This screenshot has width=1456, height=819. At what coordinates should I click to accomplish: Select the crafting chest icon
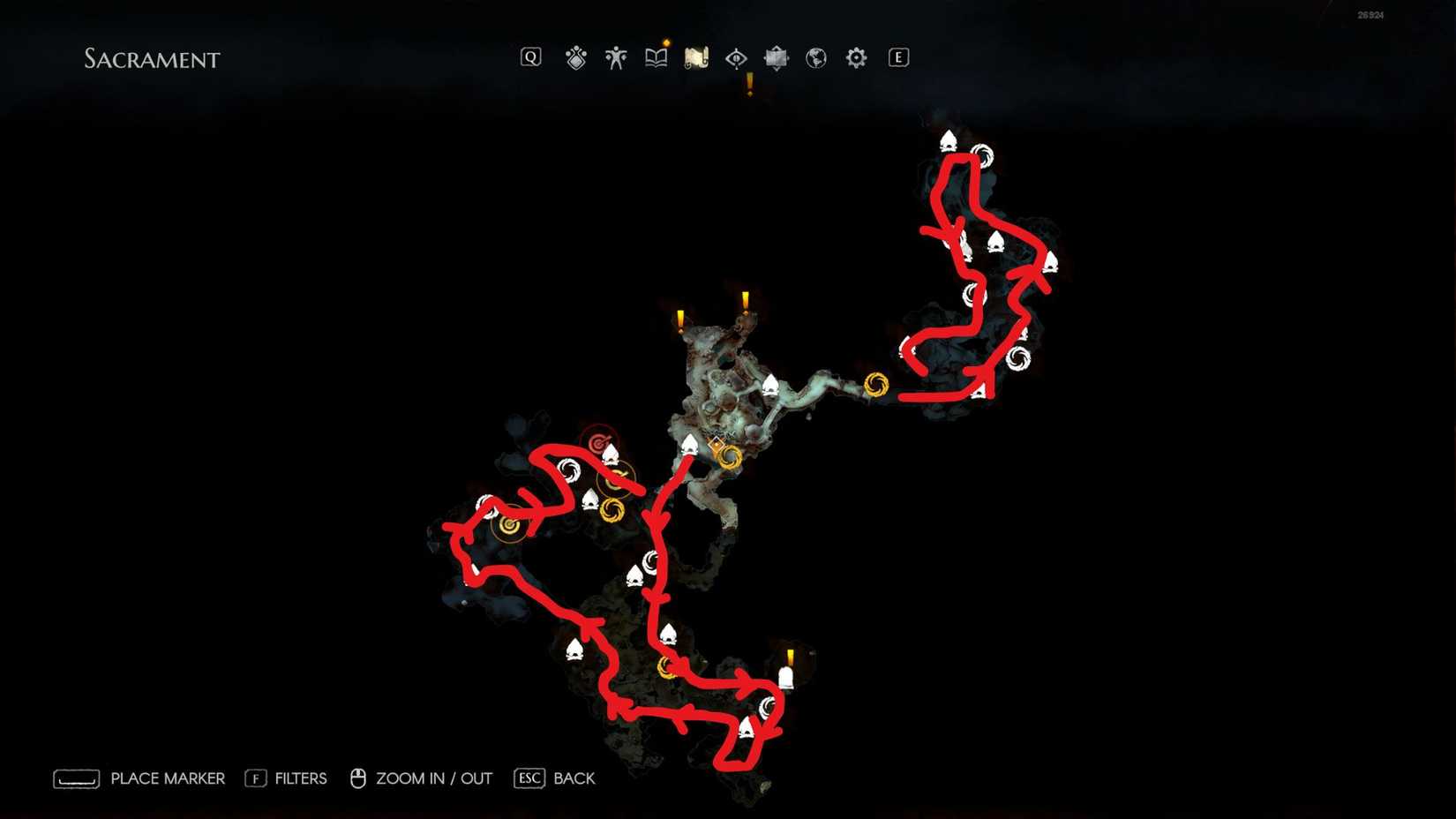tap(776, 57)
